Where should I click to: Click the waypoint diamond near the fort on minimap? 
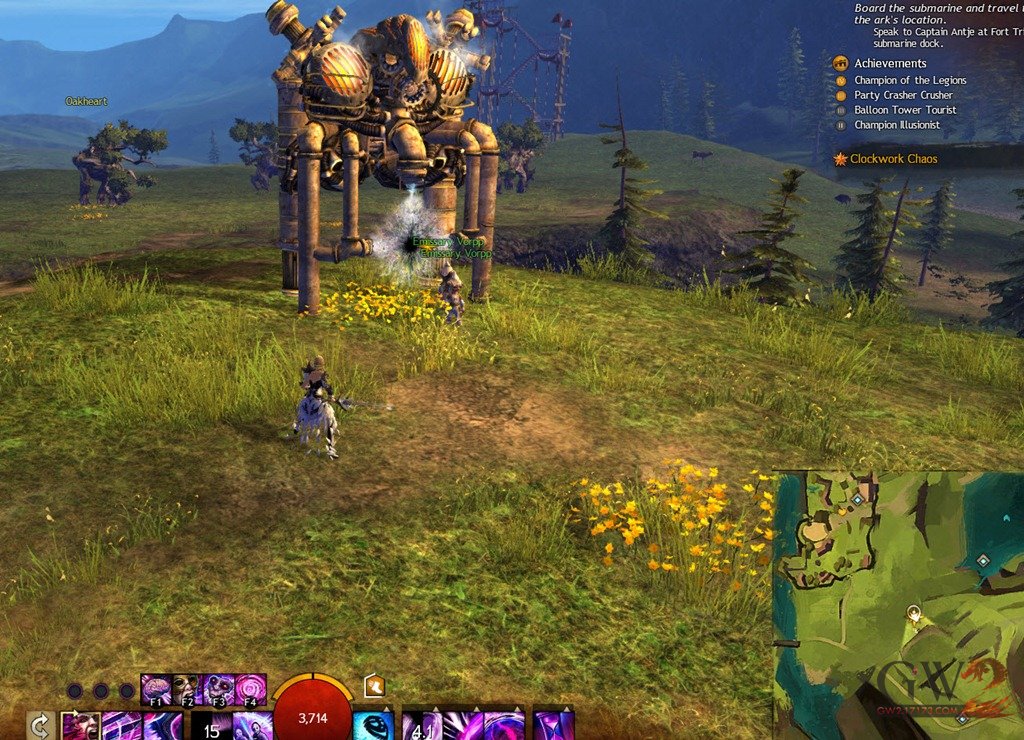(x=857, y=498)
